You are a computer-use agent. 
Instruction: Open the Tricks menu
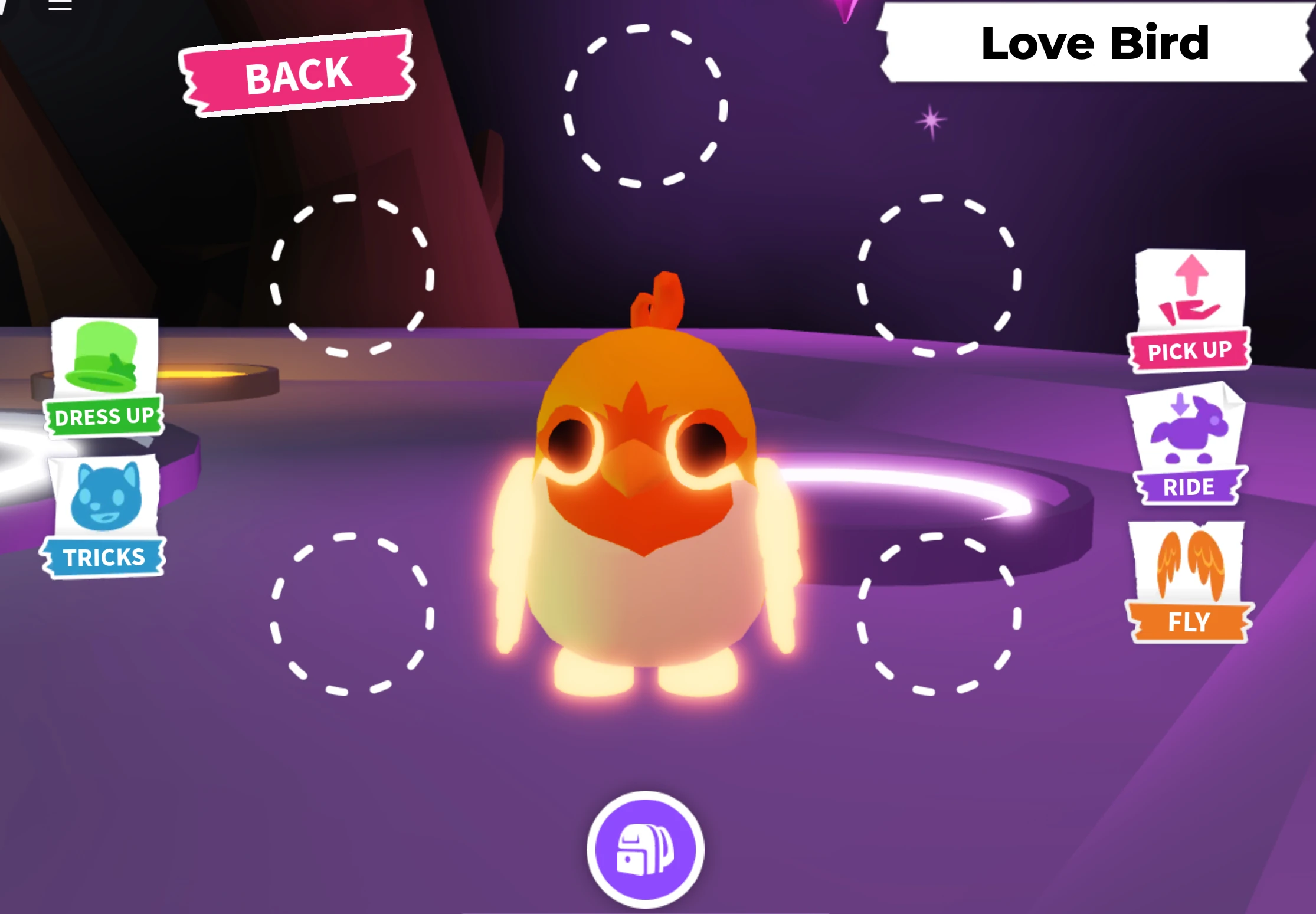coord(104,555)
